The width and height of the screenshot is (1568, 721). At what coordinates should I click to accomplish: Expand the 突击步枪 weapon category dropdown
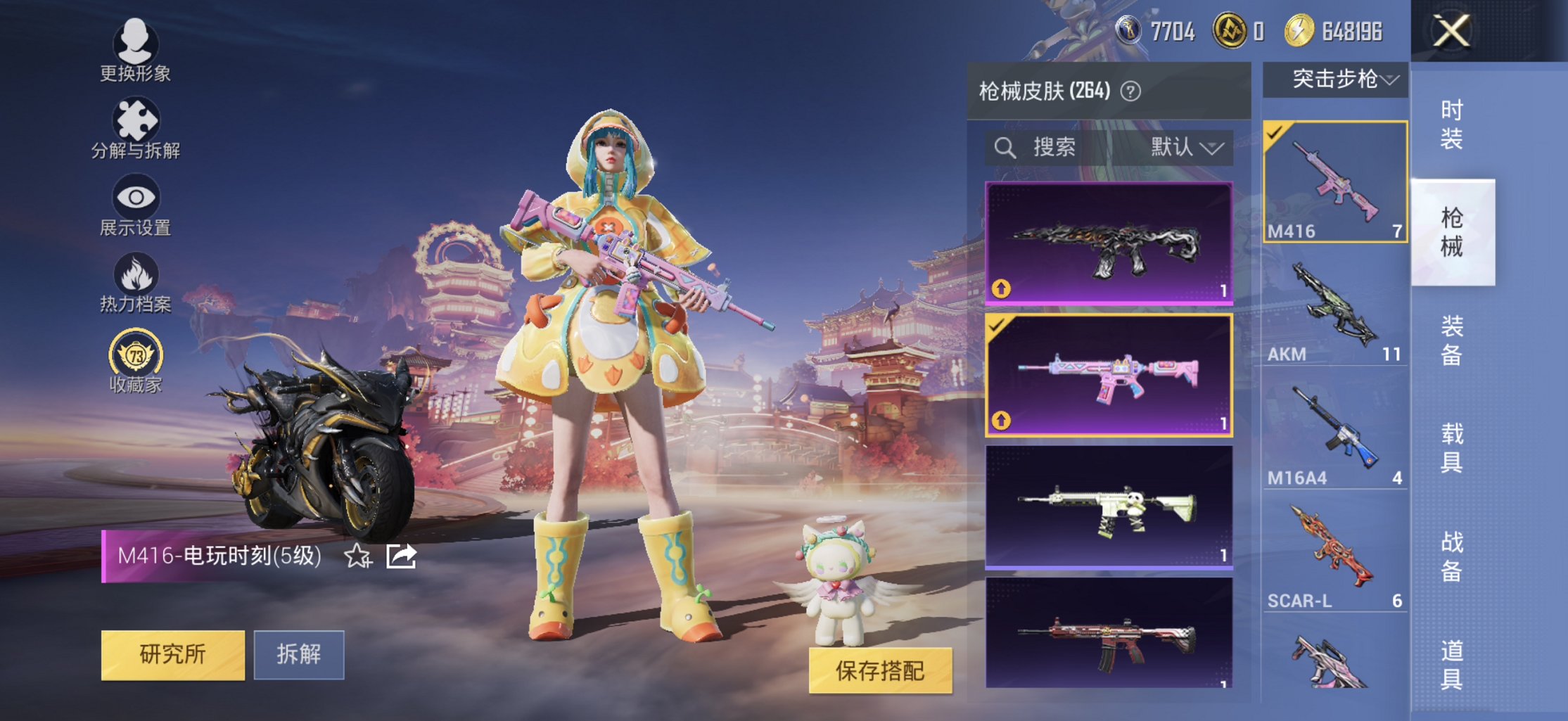pyautogui.click(x=1334, y=80)
